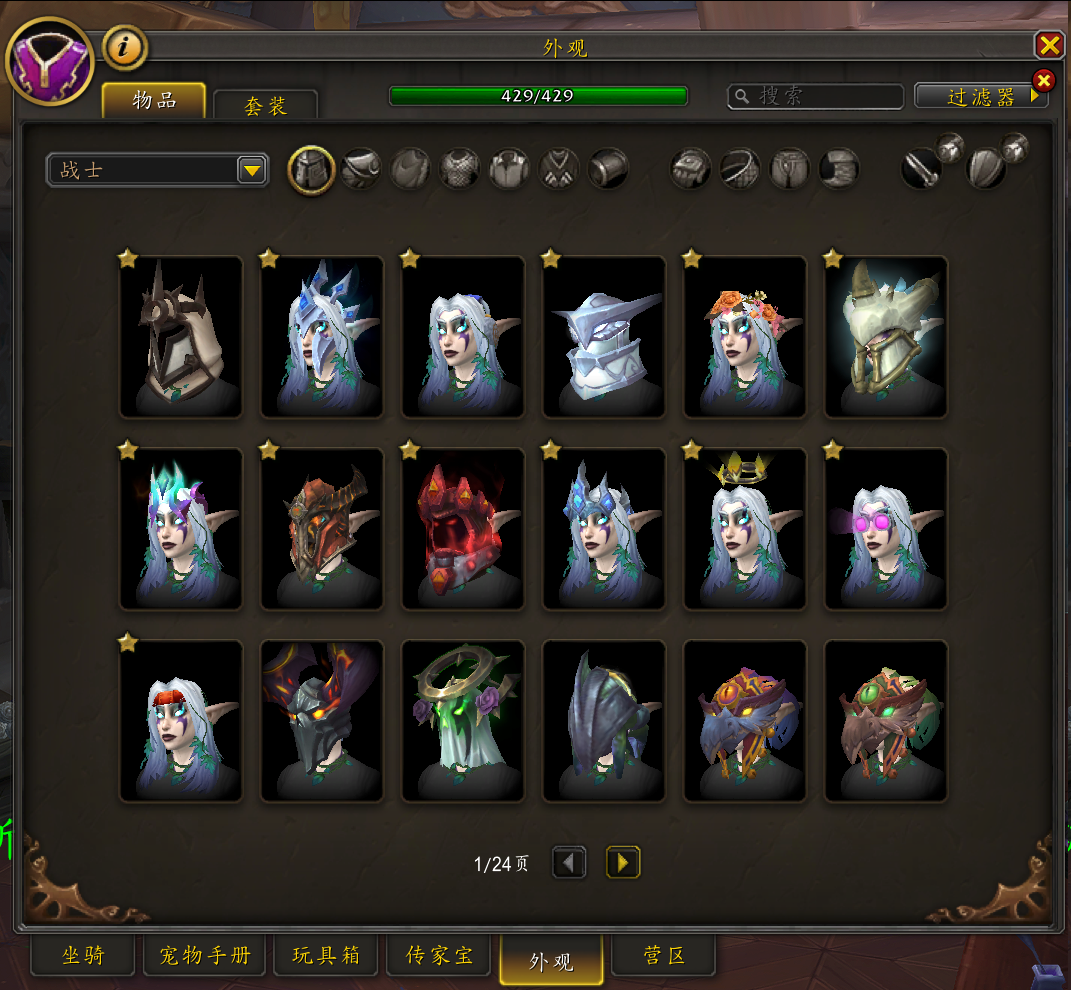The image size is (1071, 990).
Task: Select the pink goggles appearance
Action: tap(886, 529)
